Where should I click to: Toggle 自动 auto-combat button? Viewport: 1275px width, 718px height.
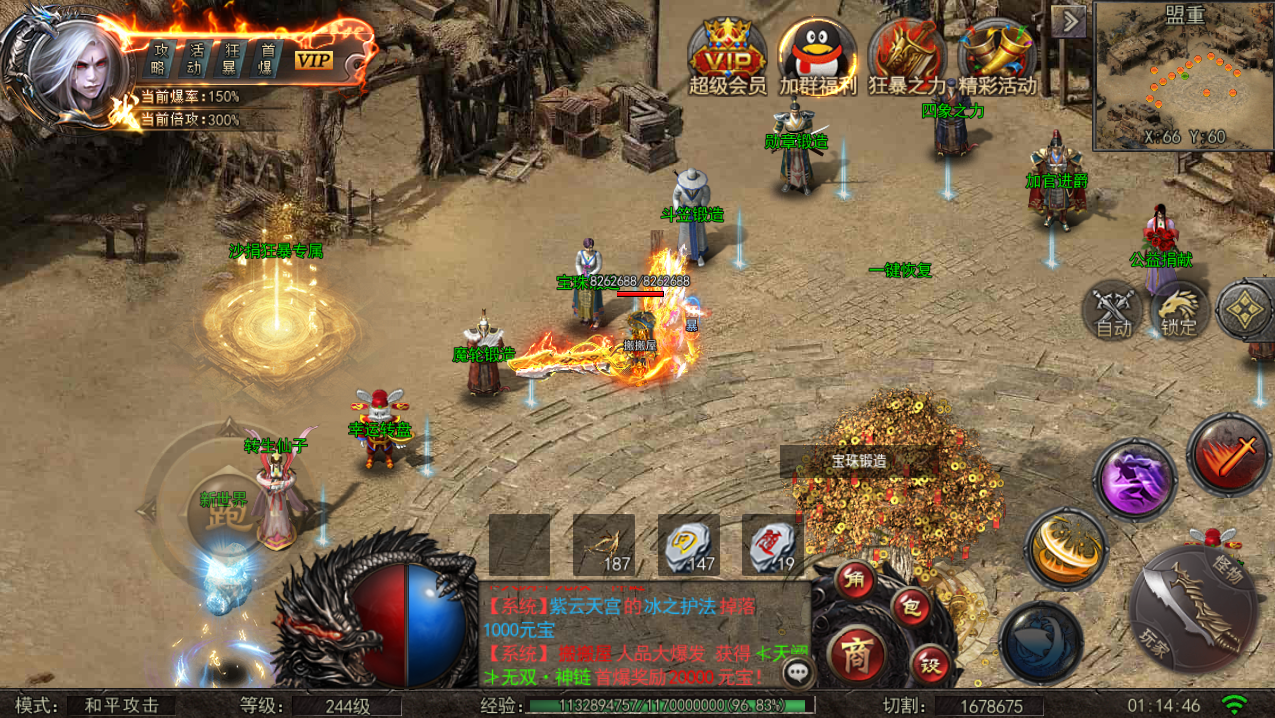click(1113, 311)
